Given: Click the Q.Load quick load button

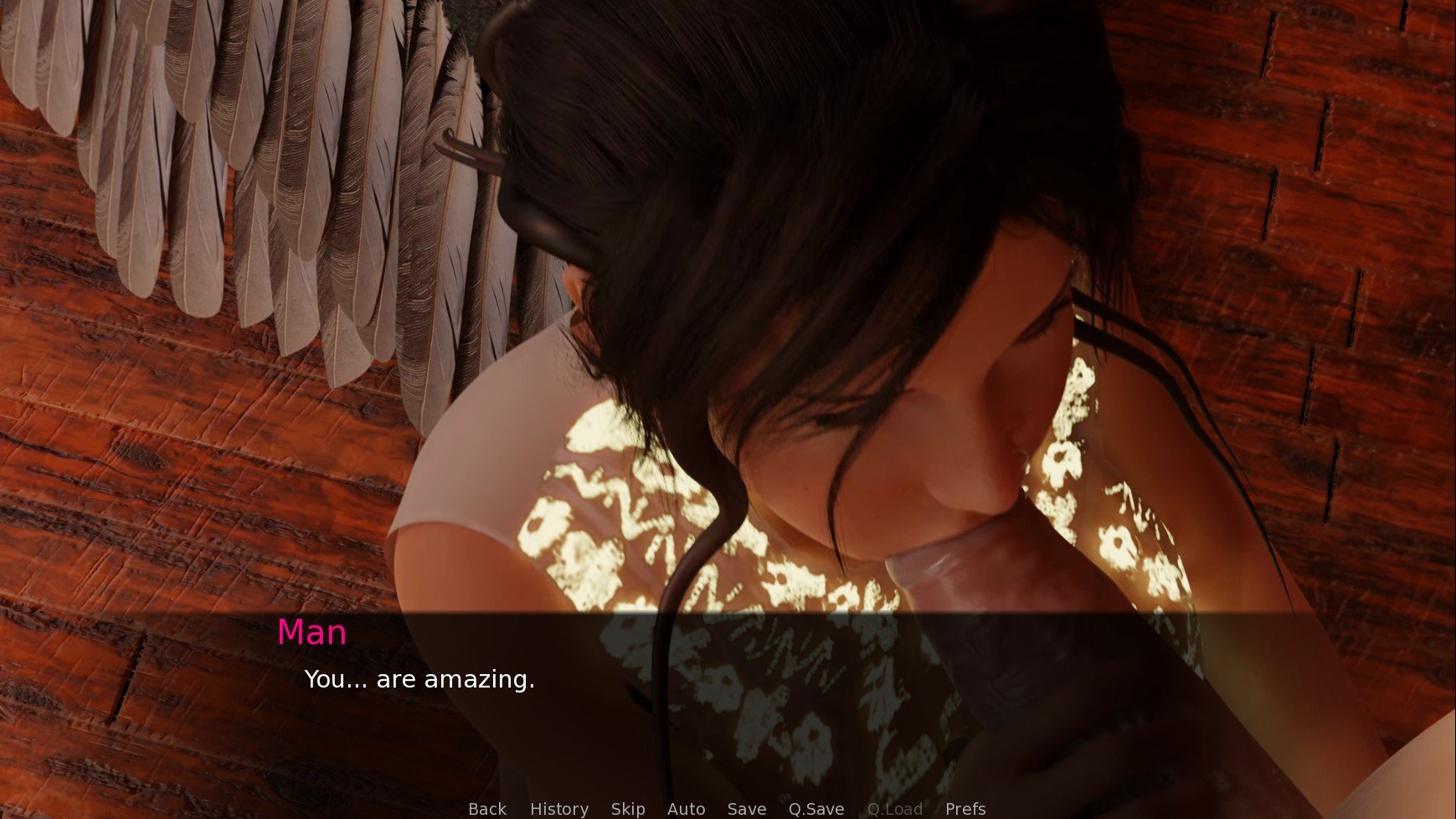Looking at the screenshot, I should [x=895, y=809].
